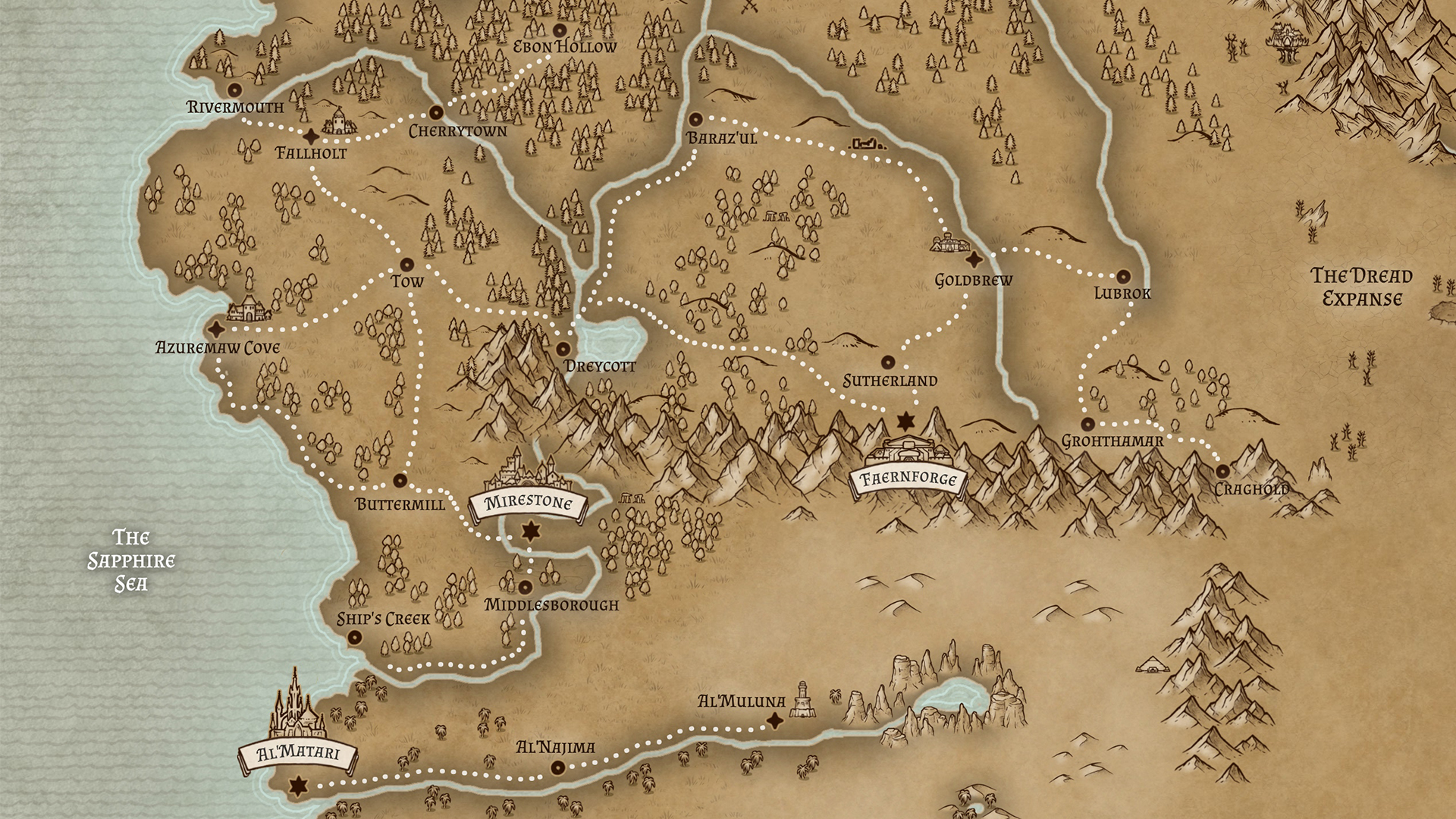Select the Mirestone capital star marker
Viewport: 1456px width, 819px height.
click(530, 531)
